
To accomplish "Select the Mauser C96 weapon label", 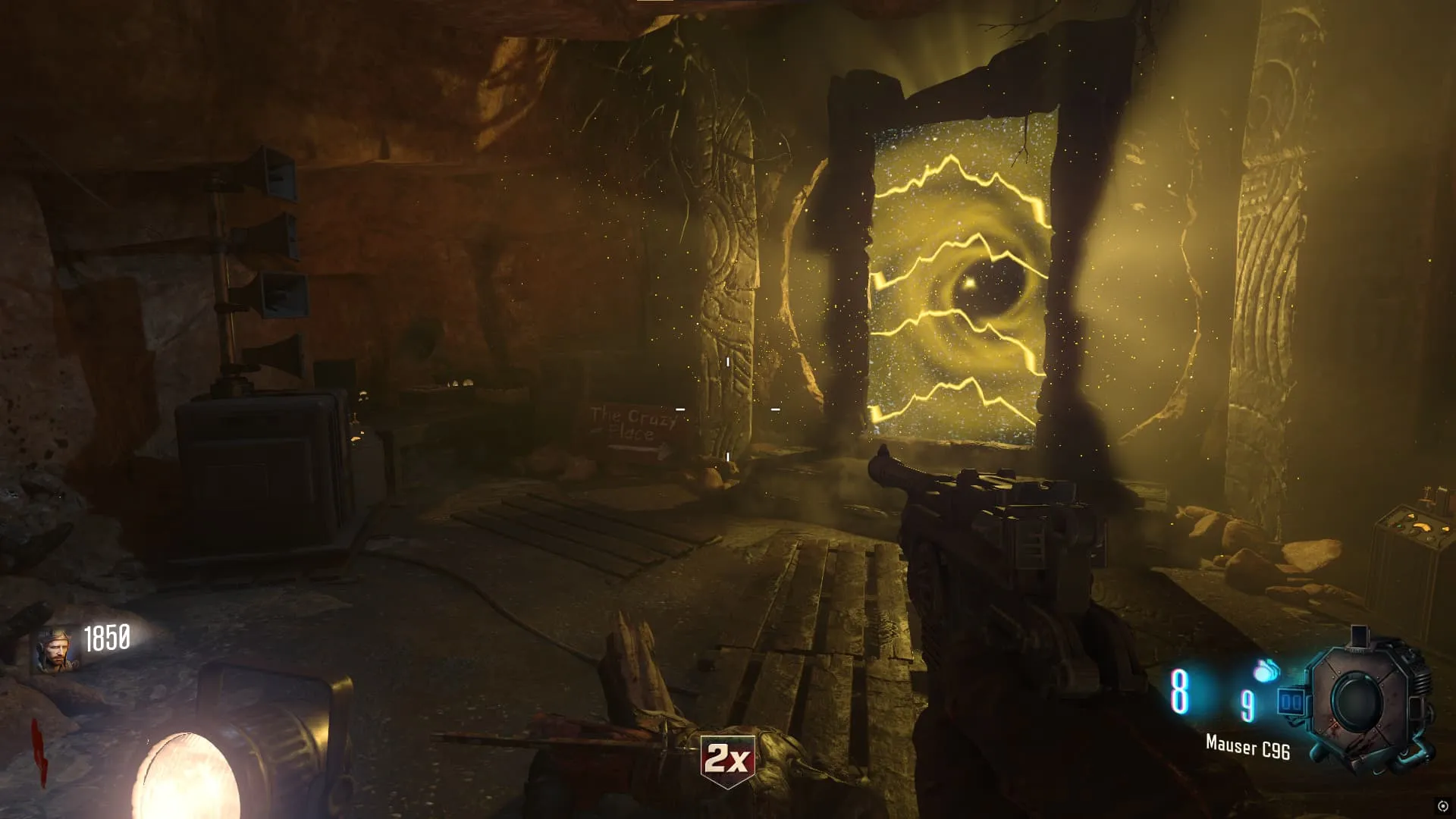I will coord(1247,748).
